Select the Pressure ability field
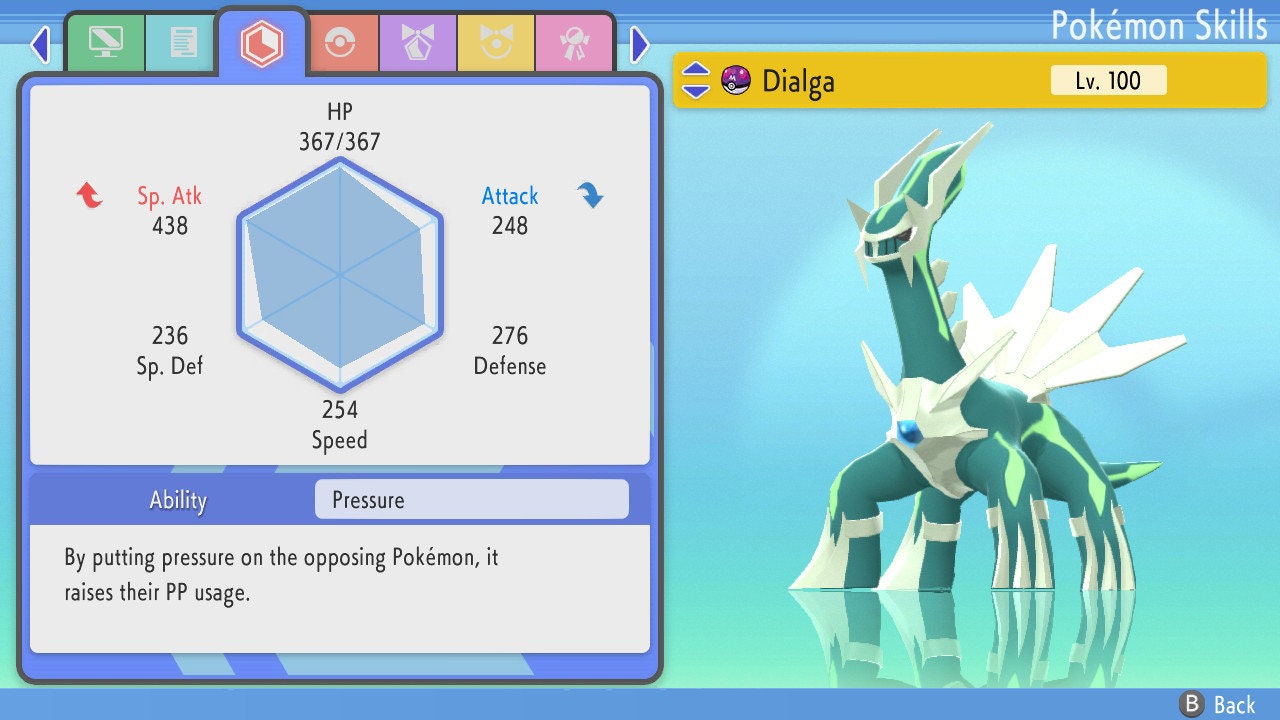This screenshot has height=720, width=1280. [x=471, y=499]
